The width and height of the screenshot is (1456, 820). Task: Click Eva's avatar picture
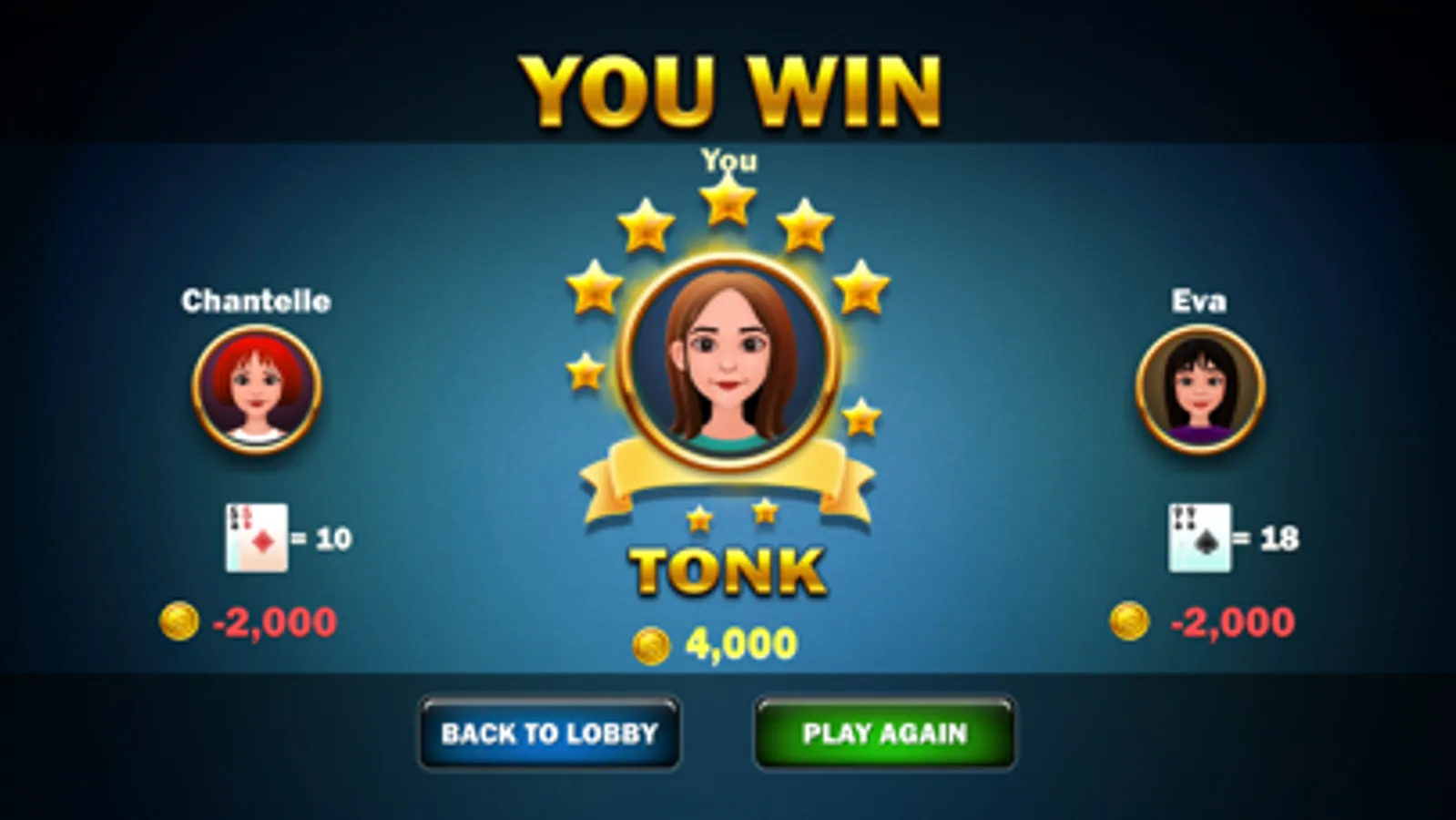[1198, 390]
